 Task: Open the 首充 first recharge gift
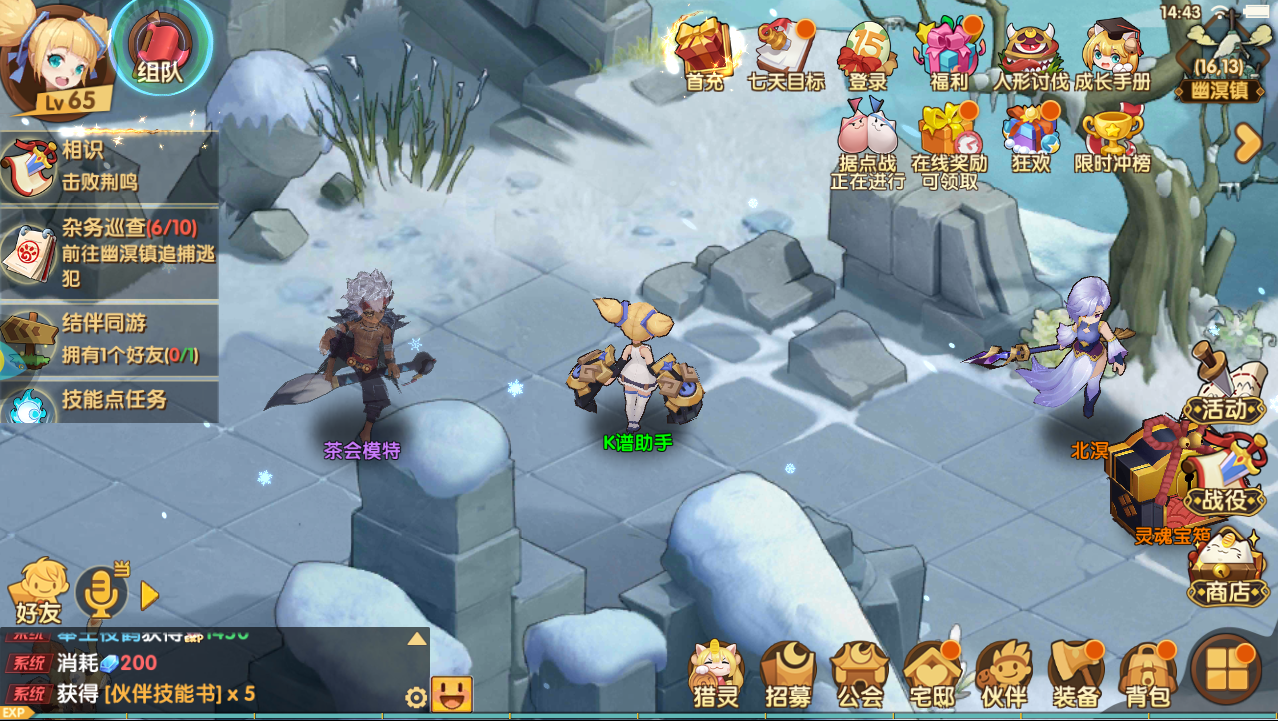705,55
